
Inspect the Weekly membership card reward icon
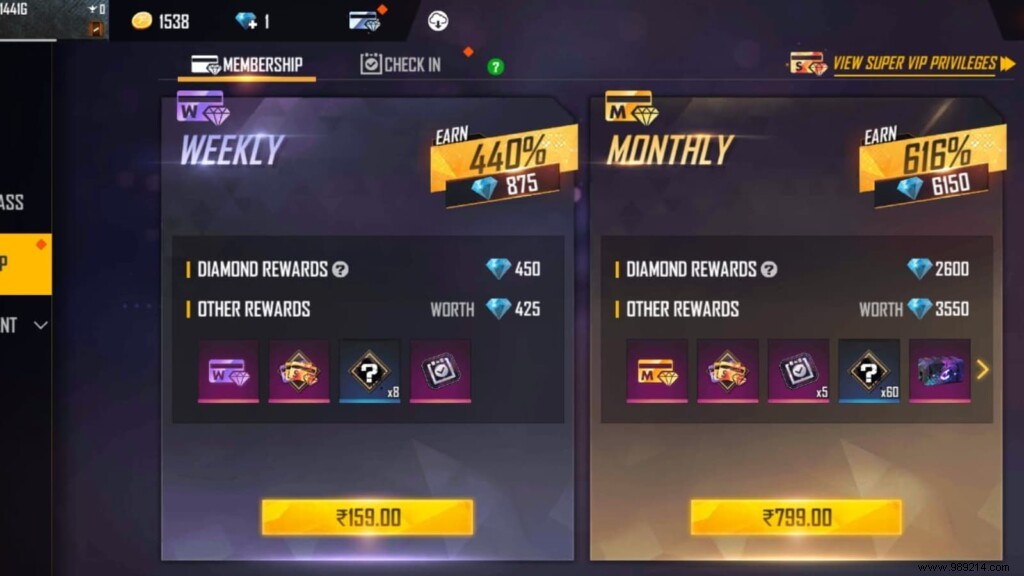click(x=228, y=371)
